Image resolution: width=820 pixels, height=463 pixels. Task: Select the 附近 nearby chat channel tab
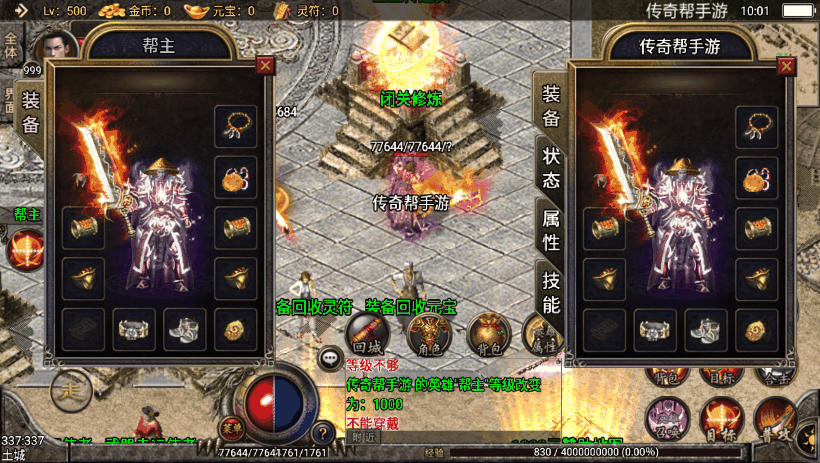point(363,436)
